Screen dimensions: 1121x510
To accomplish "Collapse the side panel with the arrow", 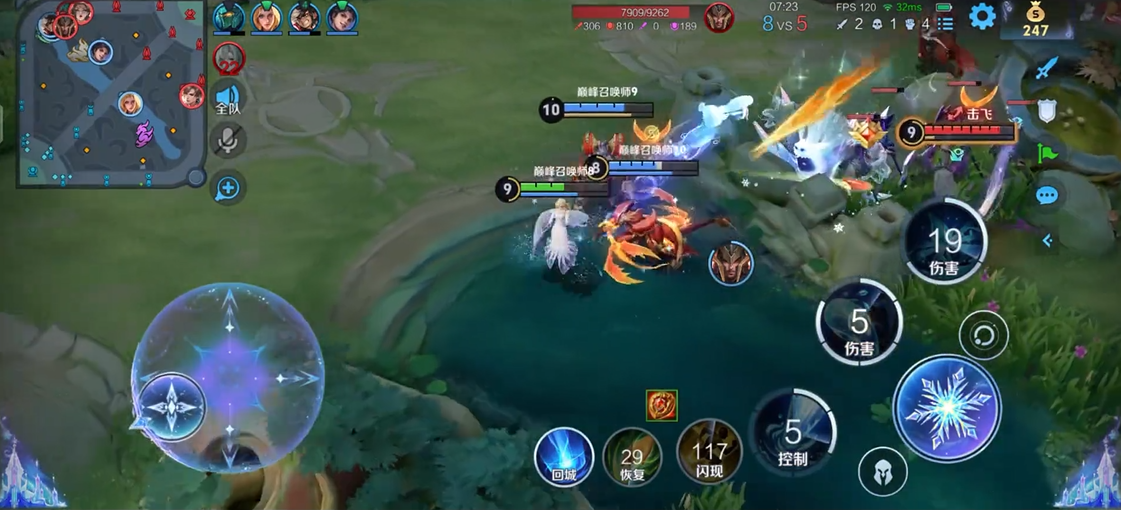I will coord(1047,240).
